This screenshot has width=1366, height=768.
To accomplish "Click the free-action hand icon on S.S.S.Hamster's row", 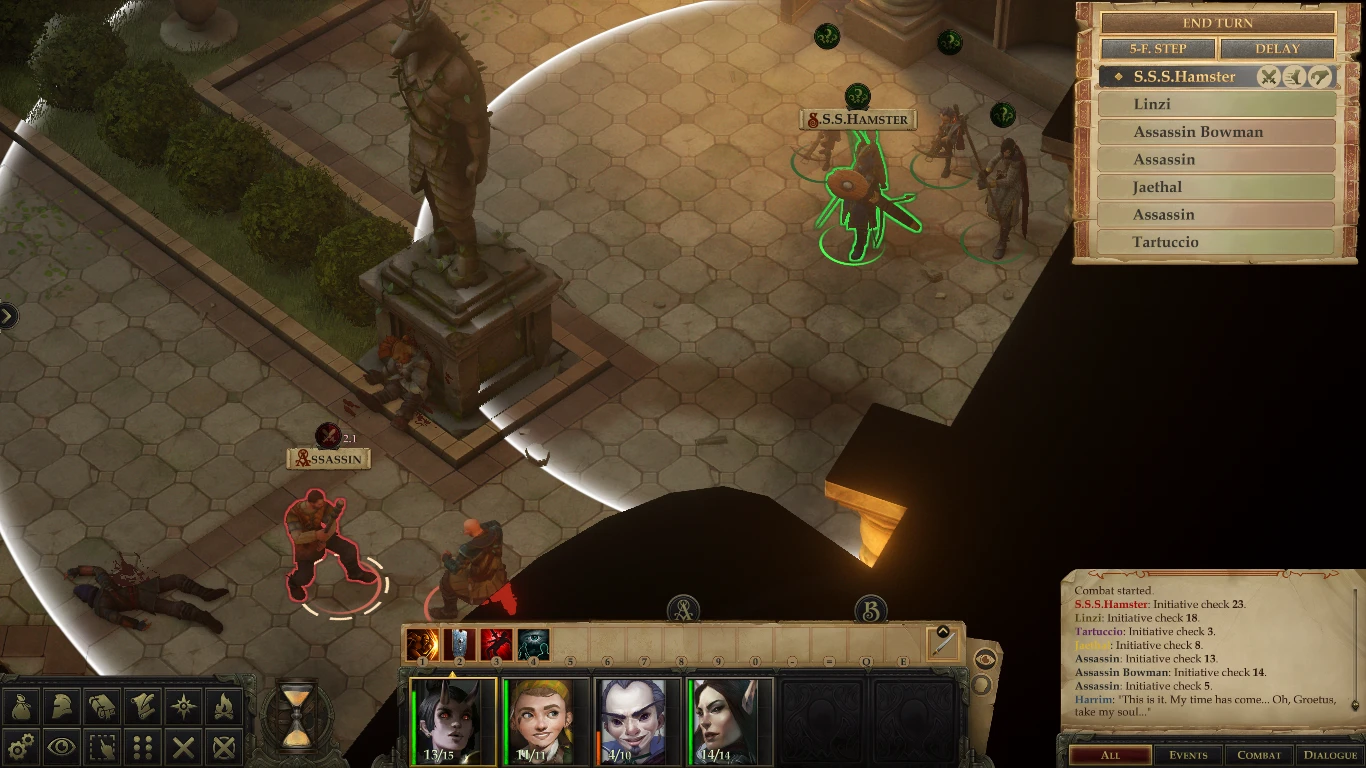I will click(x=1319, y=76).
